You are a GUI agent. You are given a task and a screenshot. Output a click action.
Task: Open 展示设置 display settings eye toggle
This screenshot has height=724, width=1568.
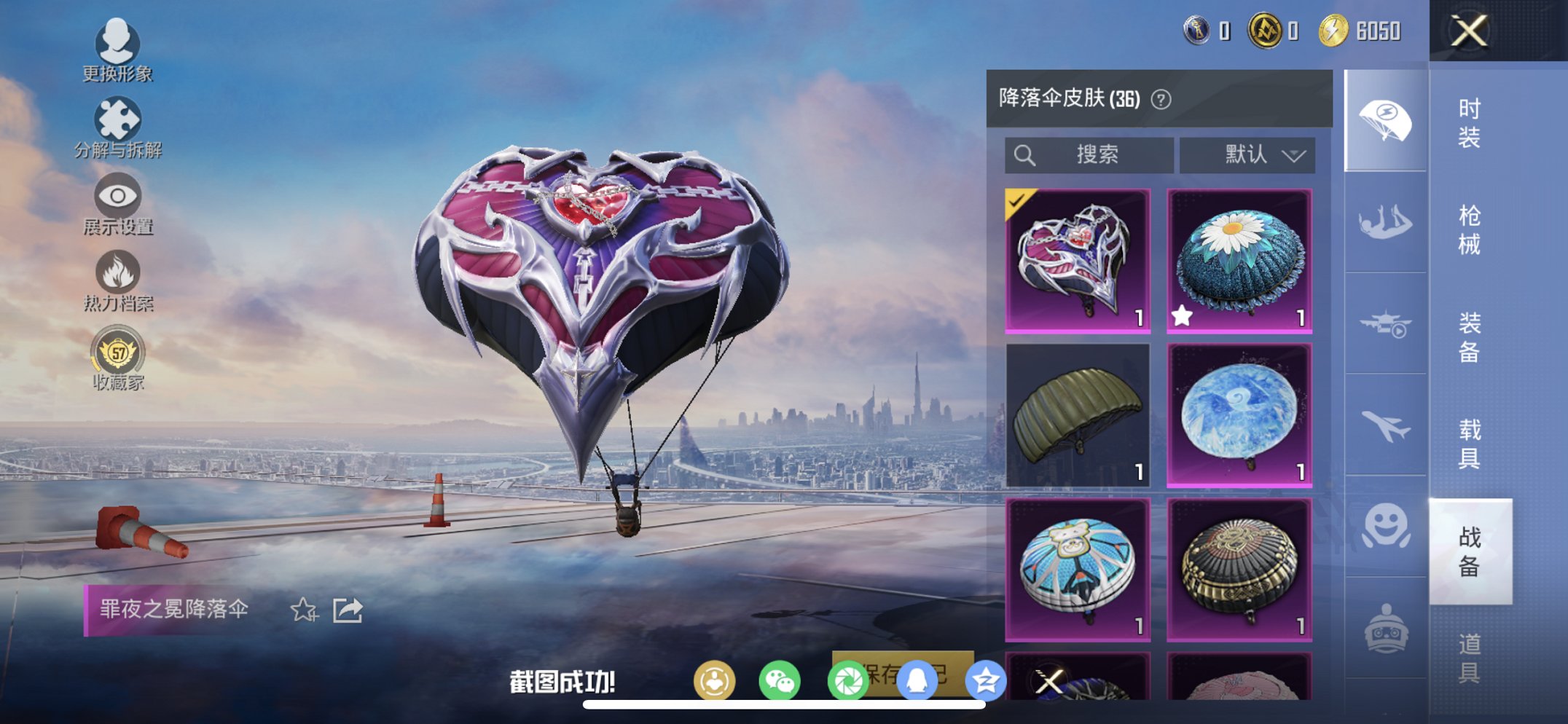point(119,196)
